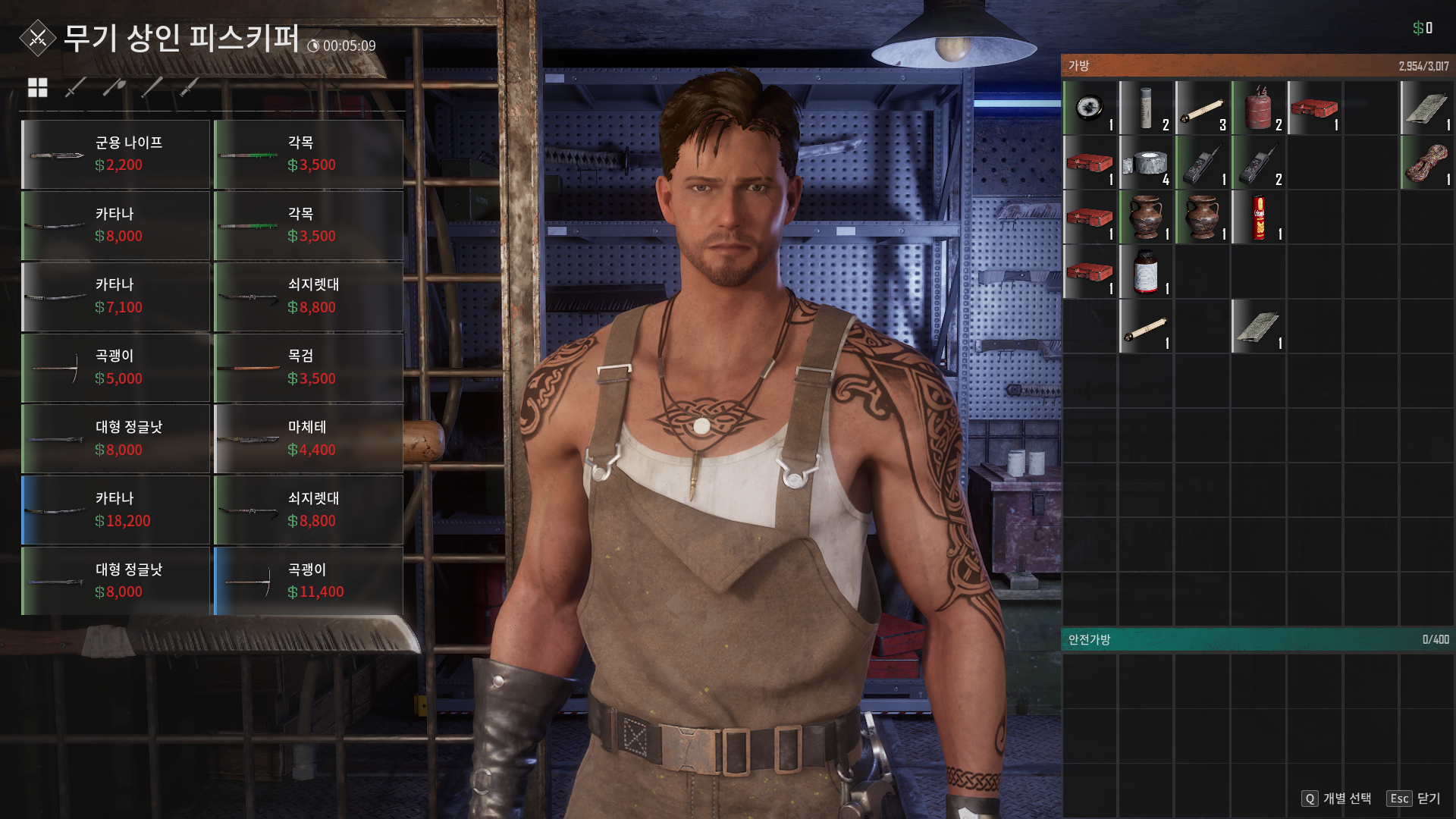
Task: Click the 닫기 close label
Action: [x=1429, y=799]
